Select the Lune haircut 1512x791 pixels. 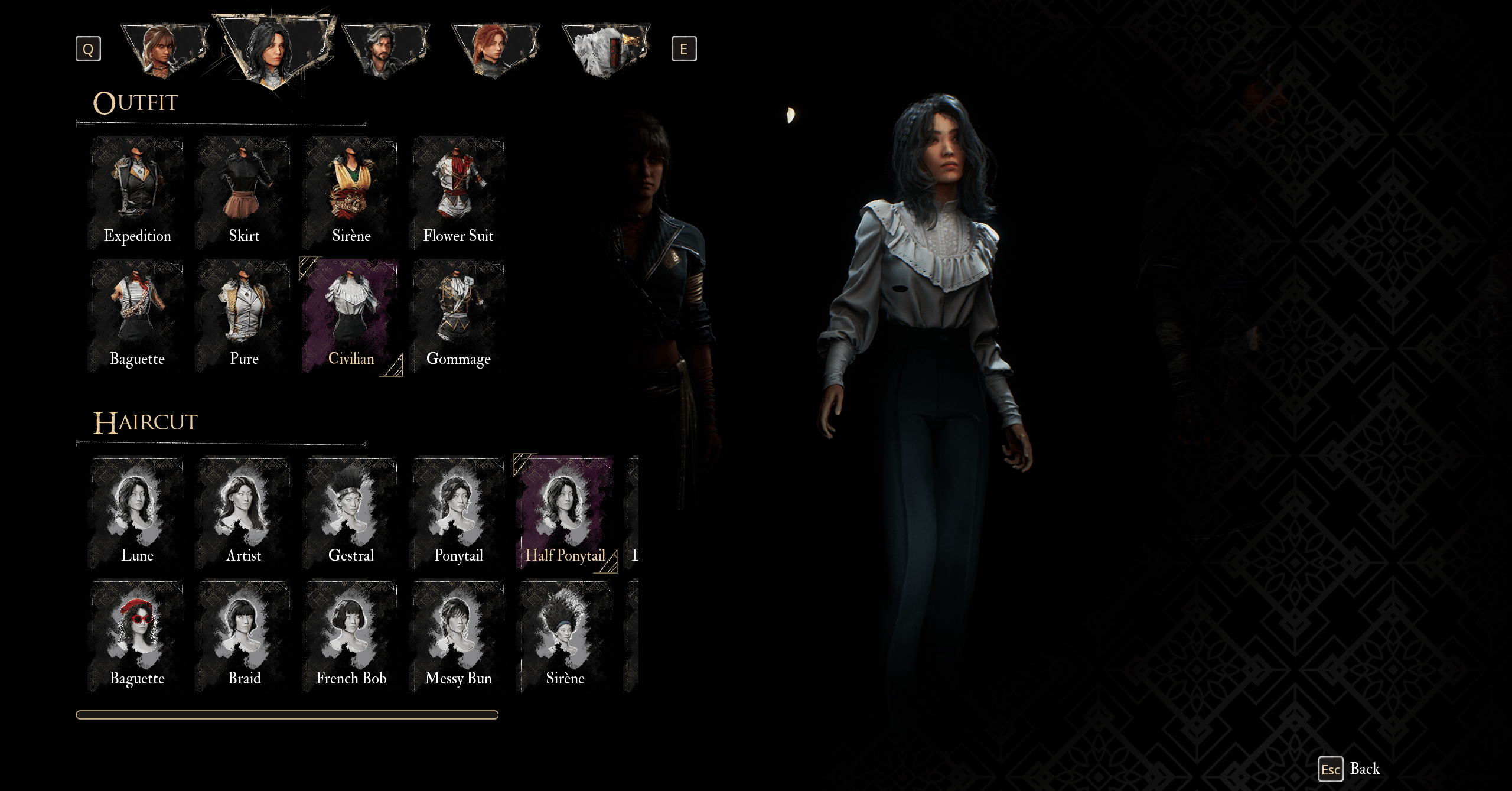click(x=137, y=513)
